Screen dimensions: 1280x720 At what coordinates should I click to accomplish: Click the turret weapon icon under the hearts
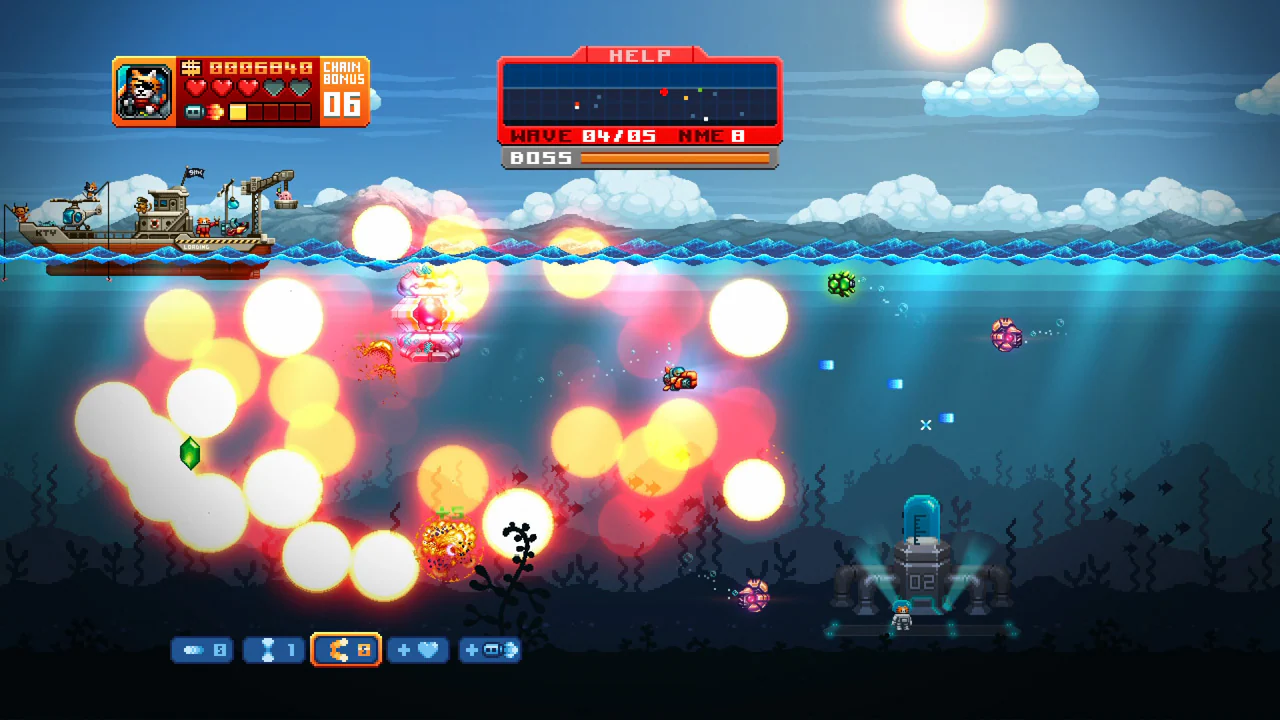194,112
